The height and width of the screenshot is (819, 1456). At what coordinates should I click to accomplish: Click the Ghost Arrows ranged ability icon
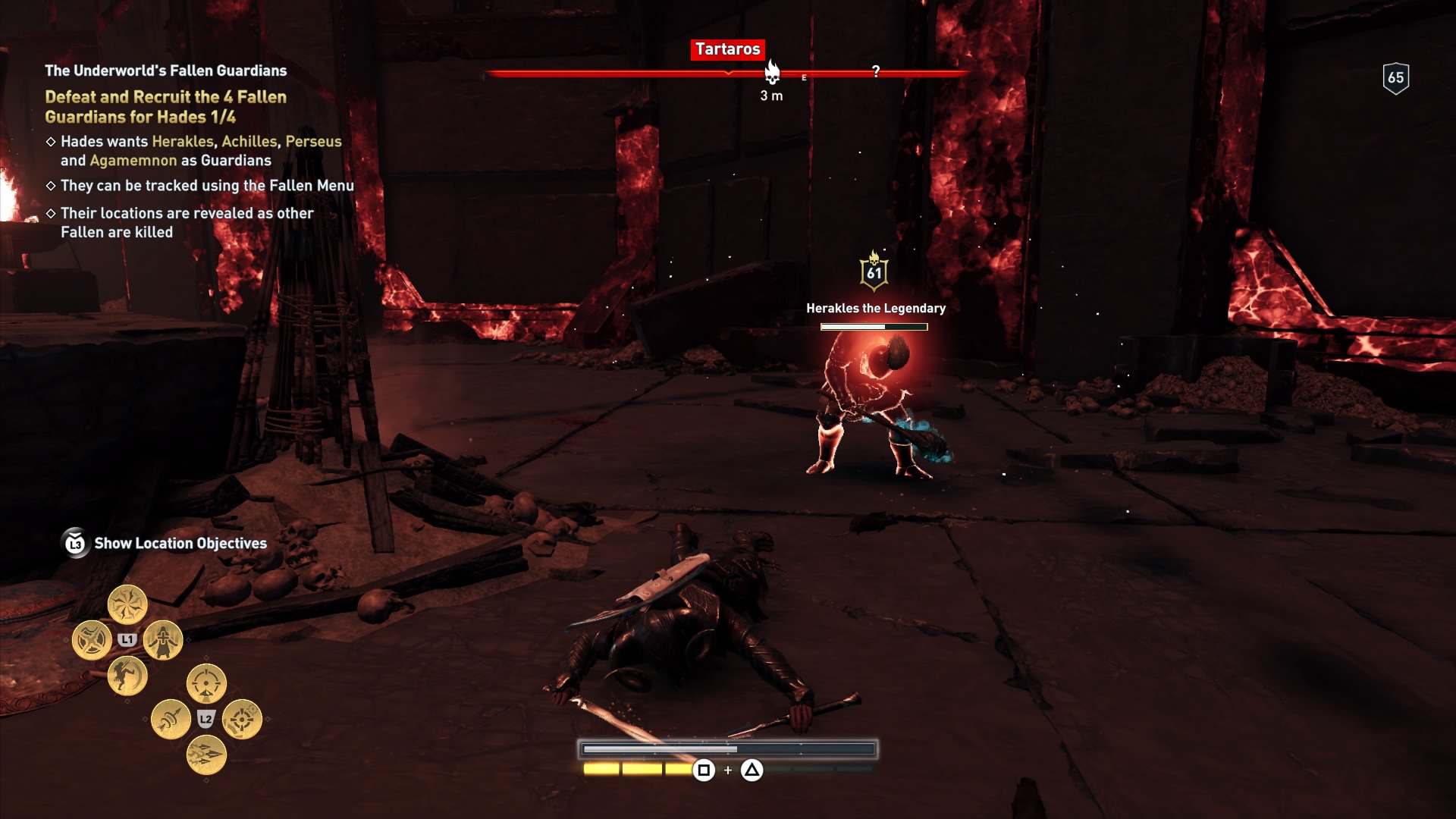(171, 720)
